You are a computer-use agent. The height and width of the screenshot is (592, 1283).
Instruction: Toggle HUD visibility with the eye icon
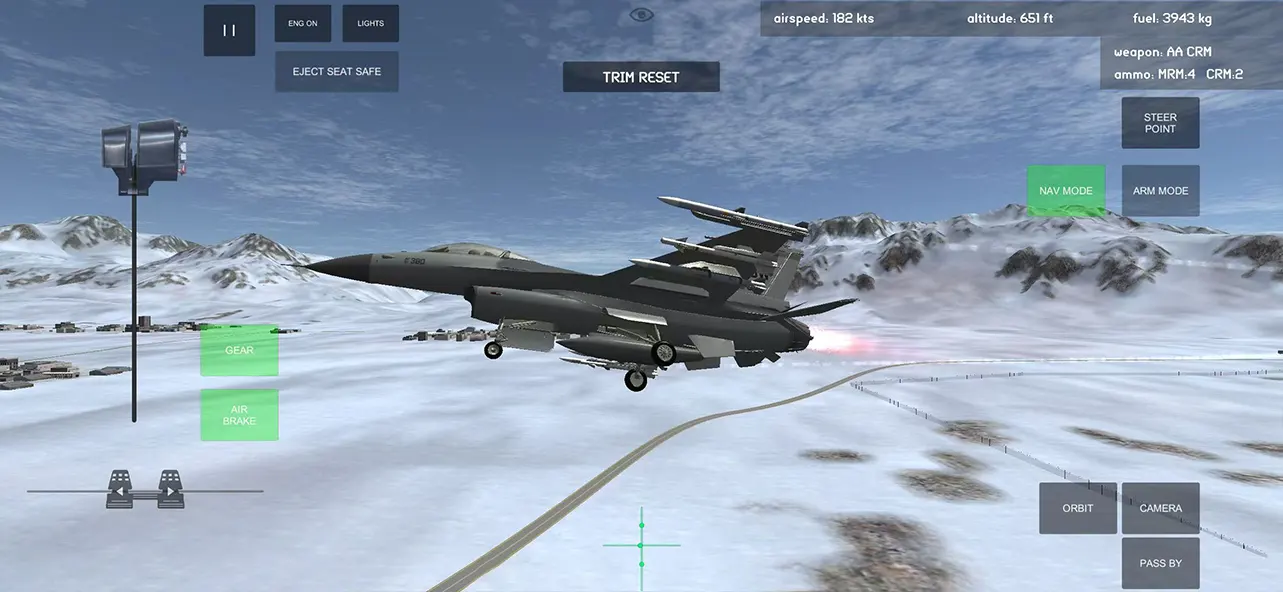641,15
